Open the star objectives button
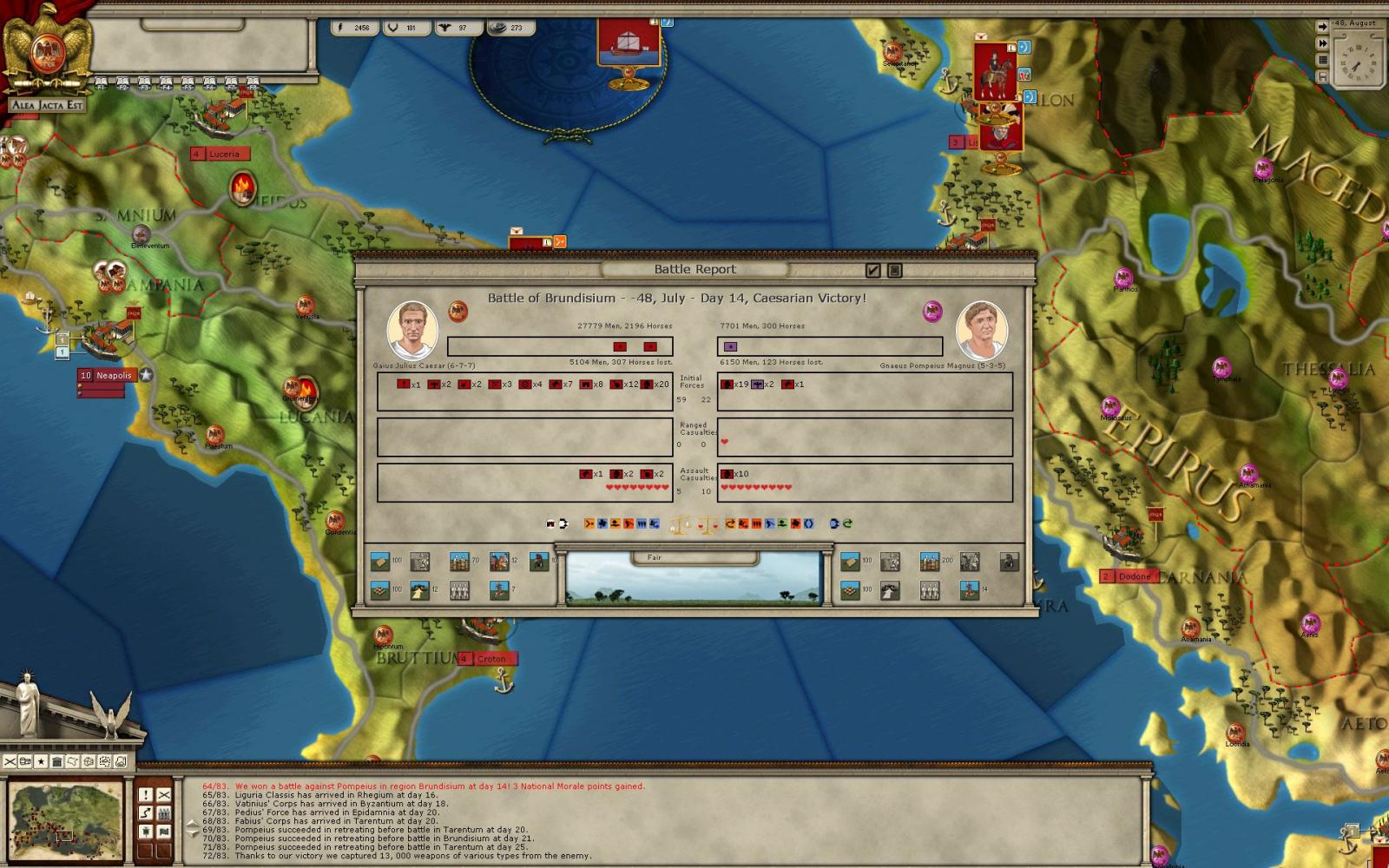The width and height of the screenshot is (1389, 868). pos(41,762)
